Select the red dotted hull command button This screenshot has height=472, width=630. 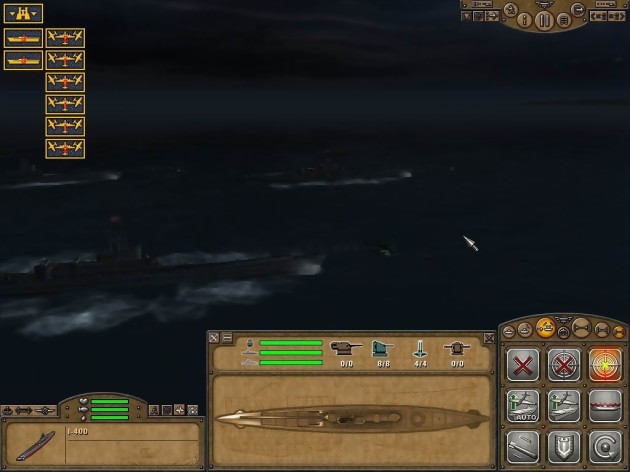click(604, 406)
